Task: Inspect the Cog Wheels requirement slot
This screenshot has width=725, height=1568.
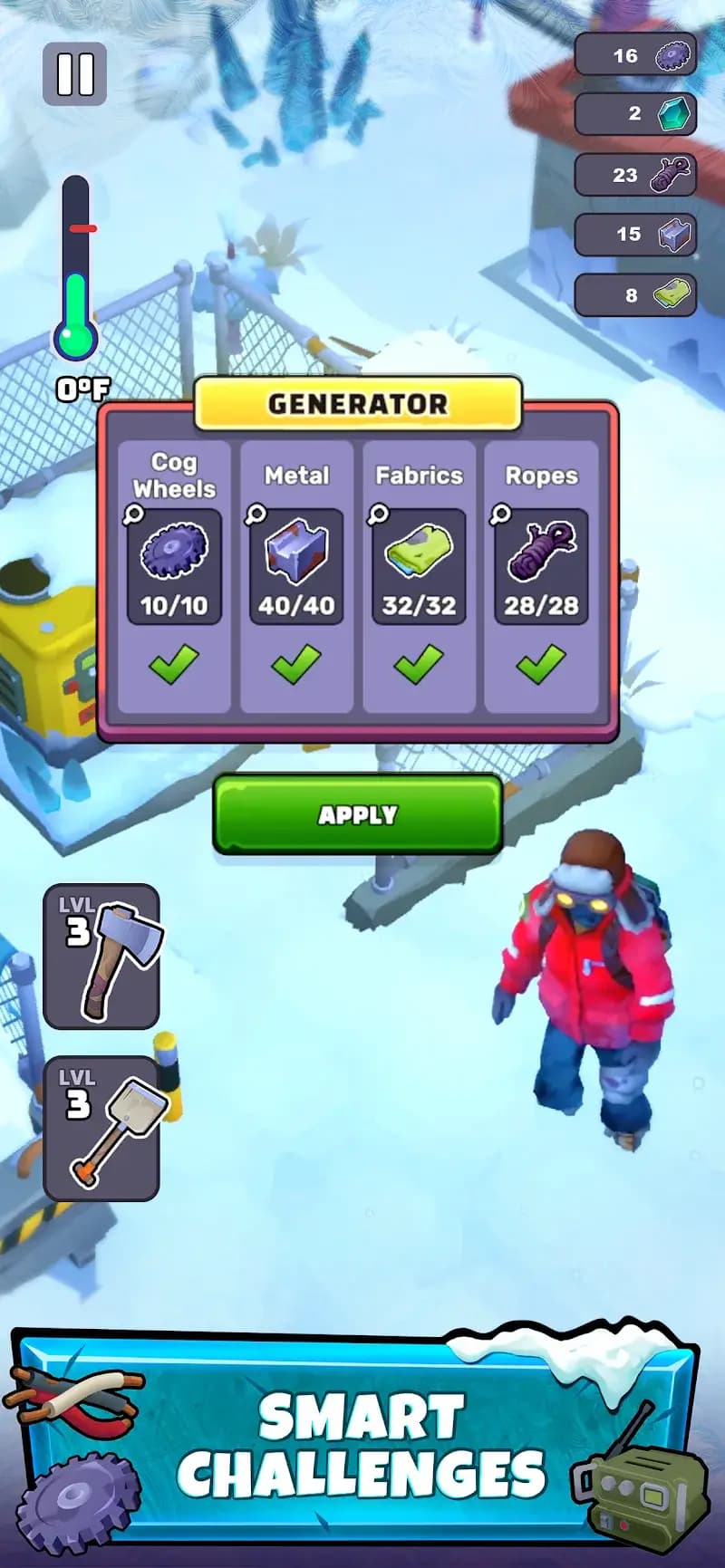Action: (174, 566)
